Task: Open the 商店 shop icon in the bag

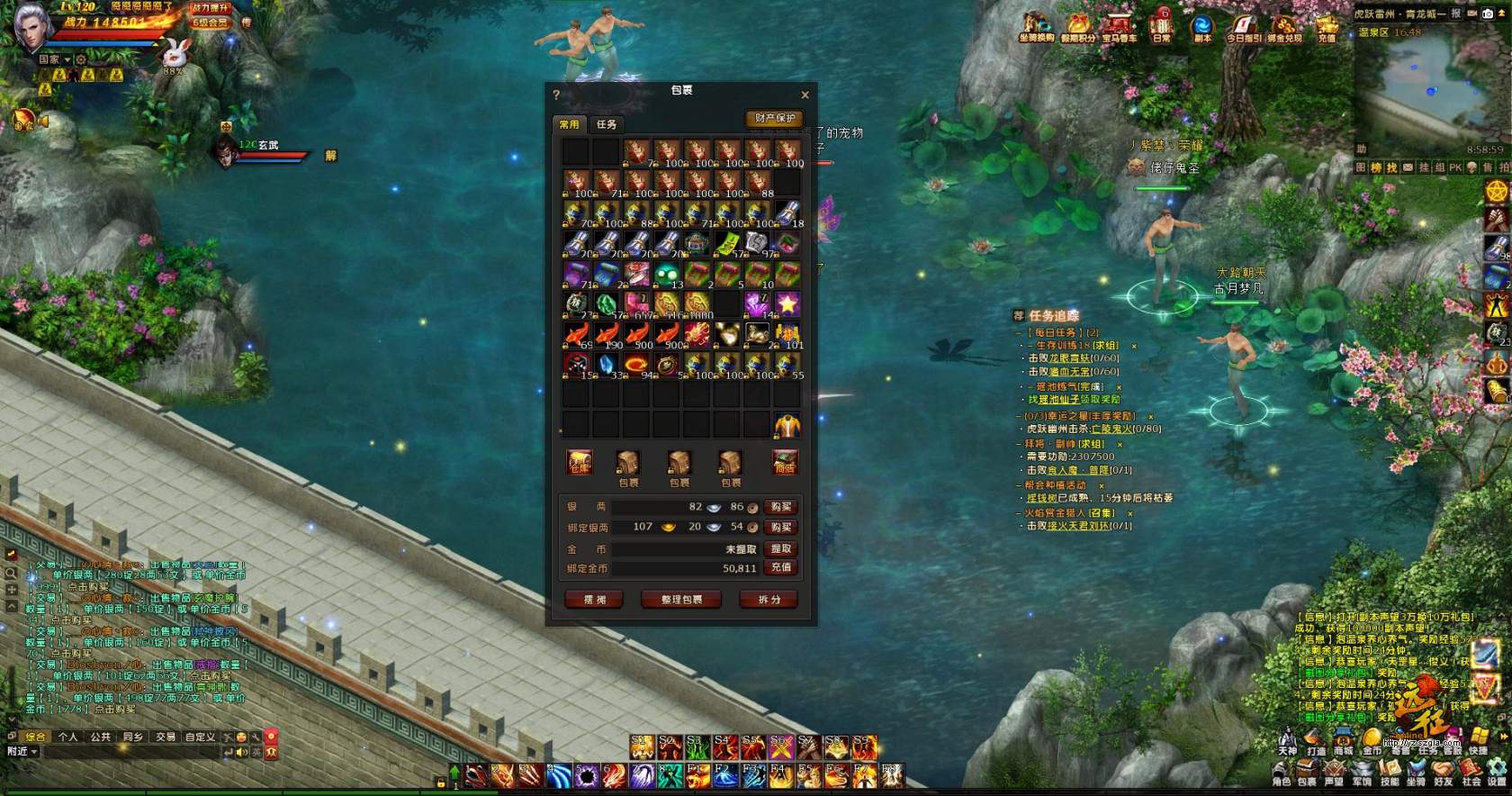Action: [x=785, y=462]
